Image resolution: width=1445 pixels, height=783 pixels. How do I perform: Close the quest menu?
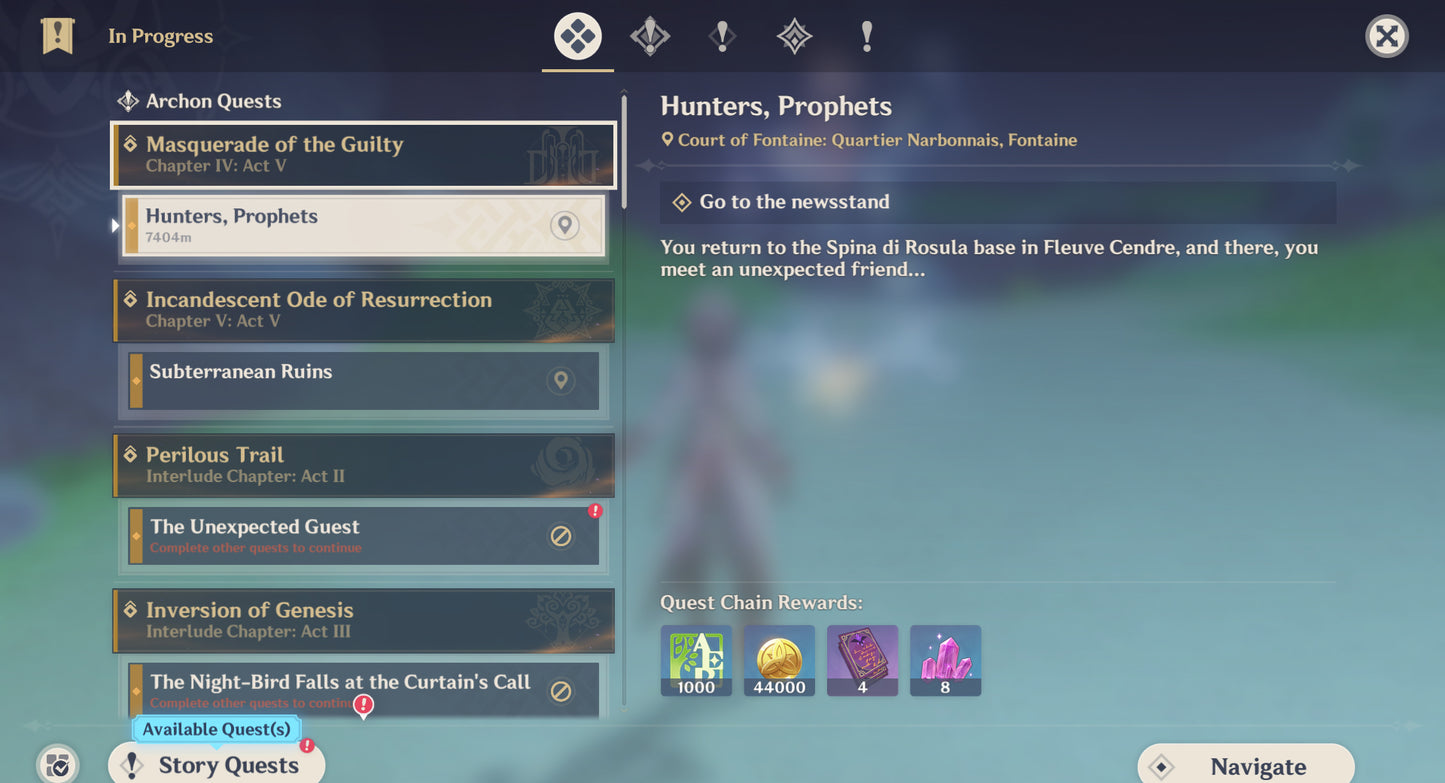[1386, 37]
